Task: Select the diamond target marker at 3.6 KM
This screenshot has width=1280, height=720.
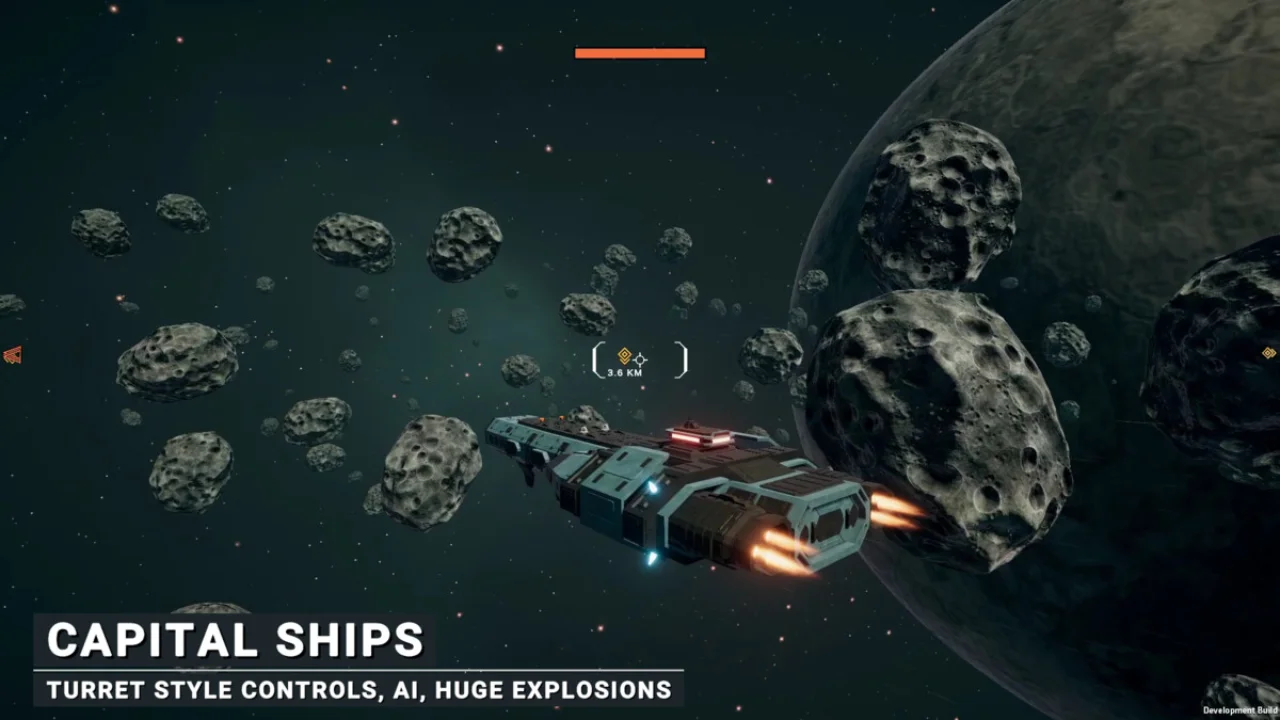Action: (x=625, y=356)
